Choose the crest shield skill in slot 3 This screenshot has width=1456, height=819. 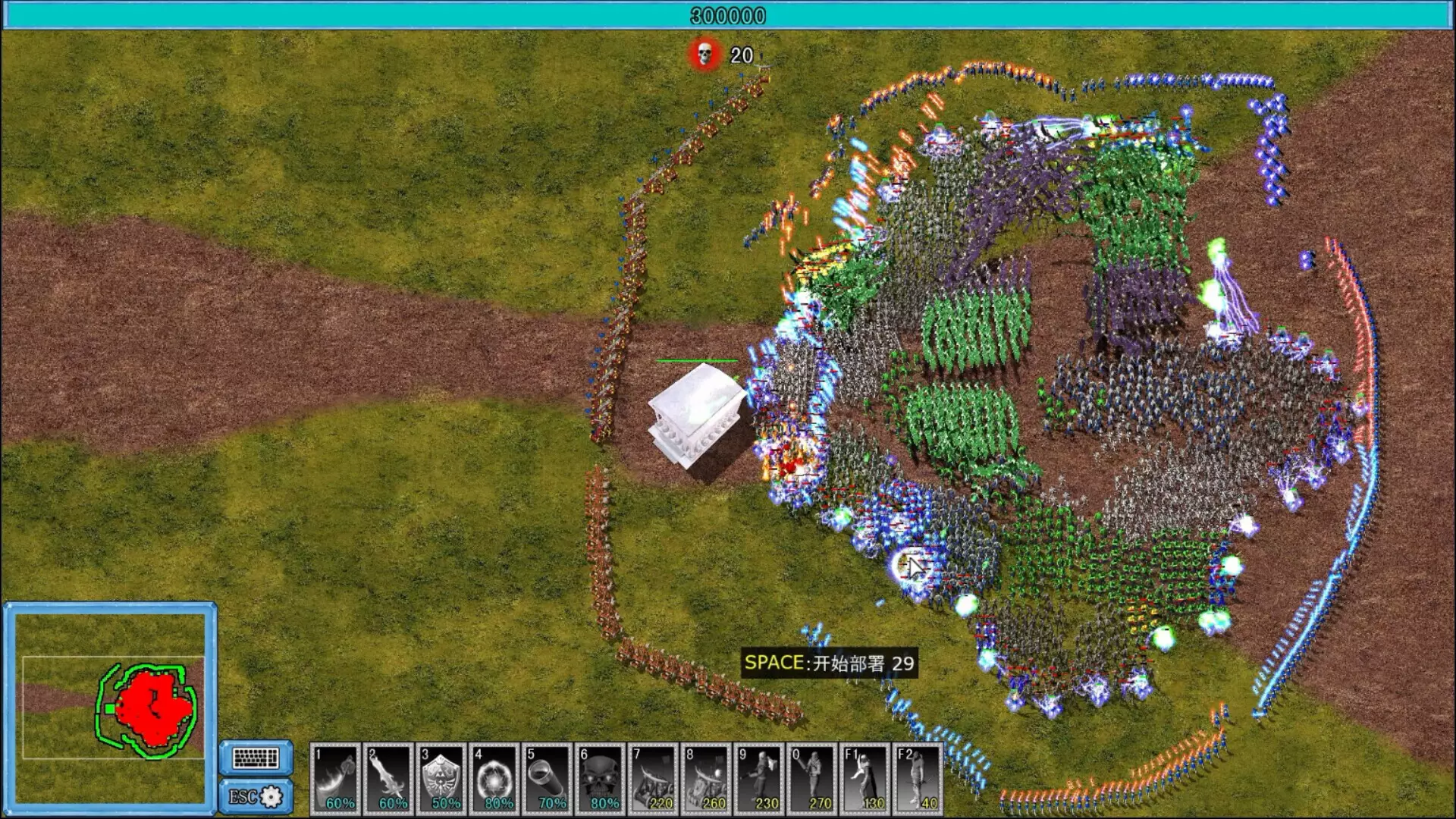point(441,778)
